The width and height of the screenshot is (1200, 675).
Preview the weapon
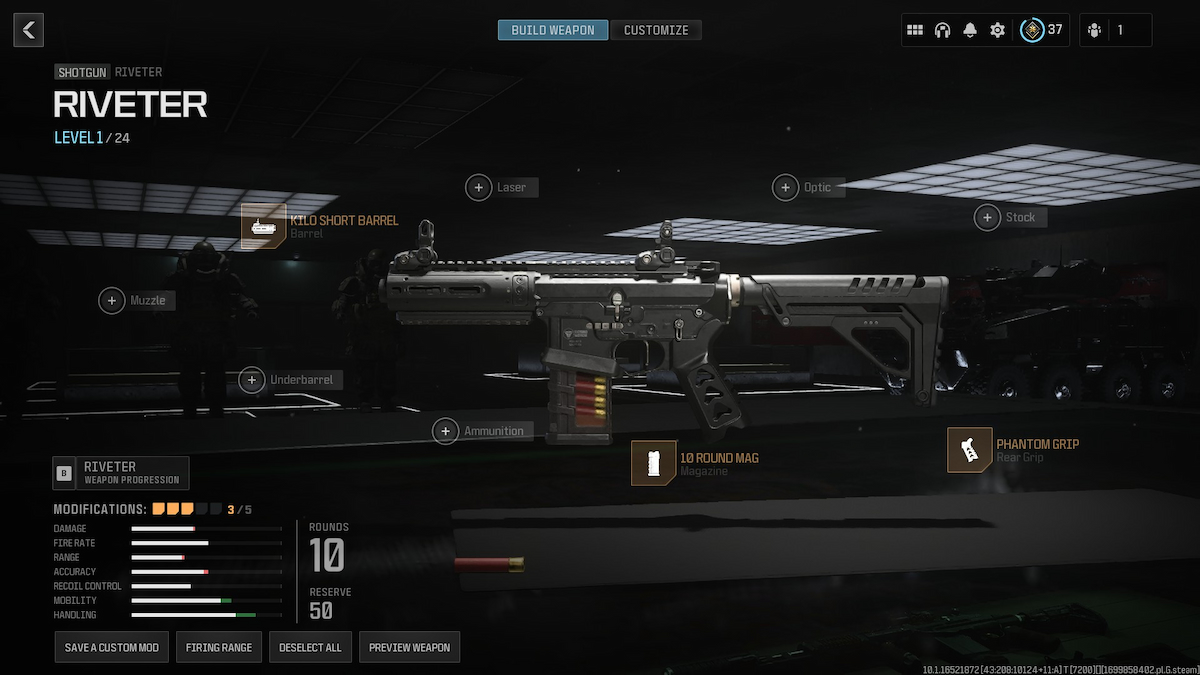(409, 647)
